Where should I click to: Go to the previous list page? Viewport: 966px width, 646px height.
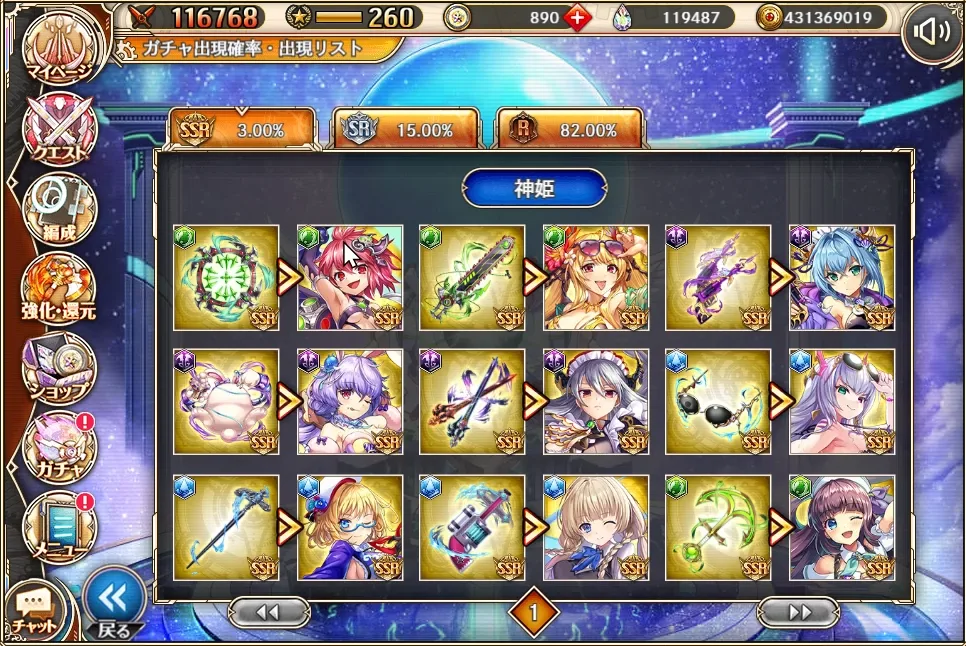click(268, 612)
